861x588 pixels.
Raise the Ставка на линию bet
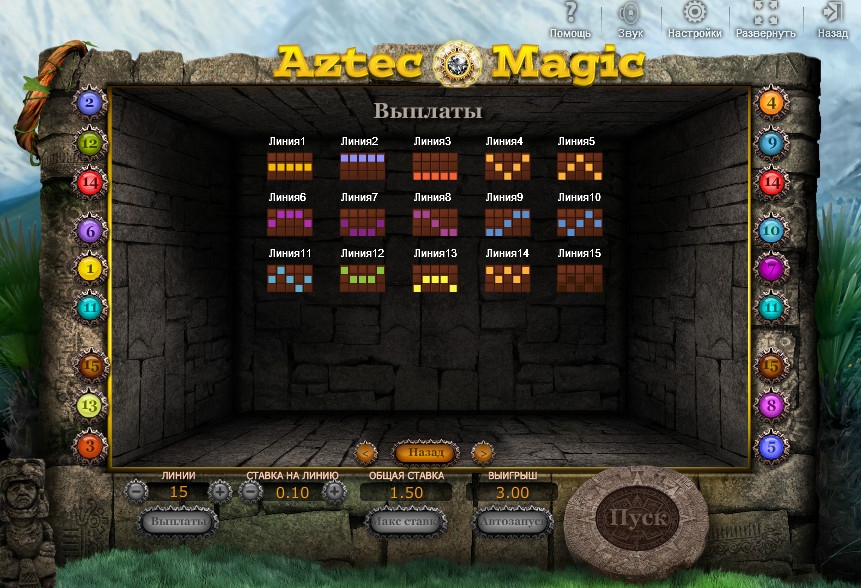point(334,492)
